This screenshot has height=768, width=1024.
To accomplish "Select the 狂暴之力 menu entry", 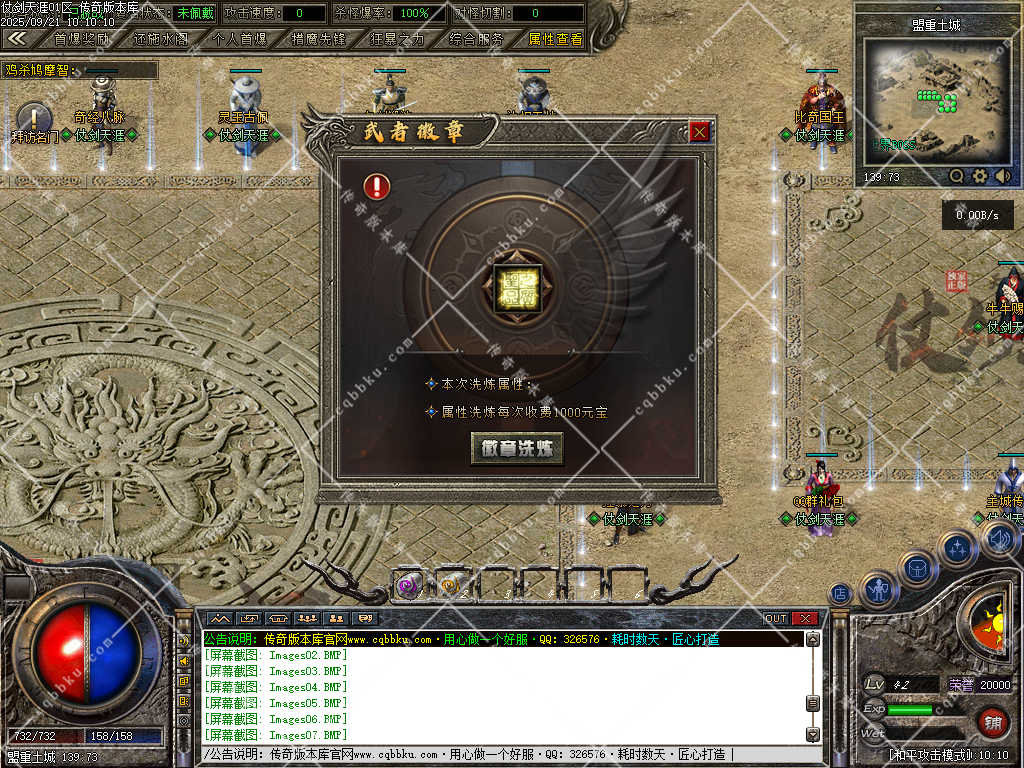I will [396, 39].
